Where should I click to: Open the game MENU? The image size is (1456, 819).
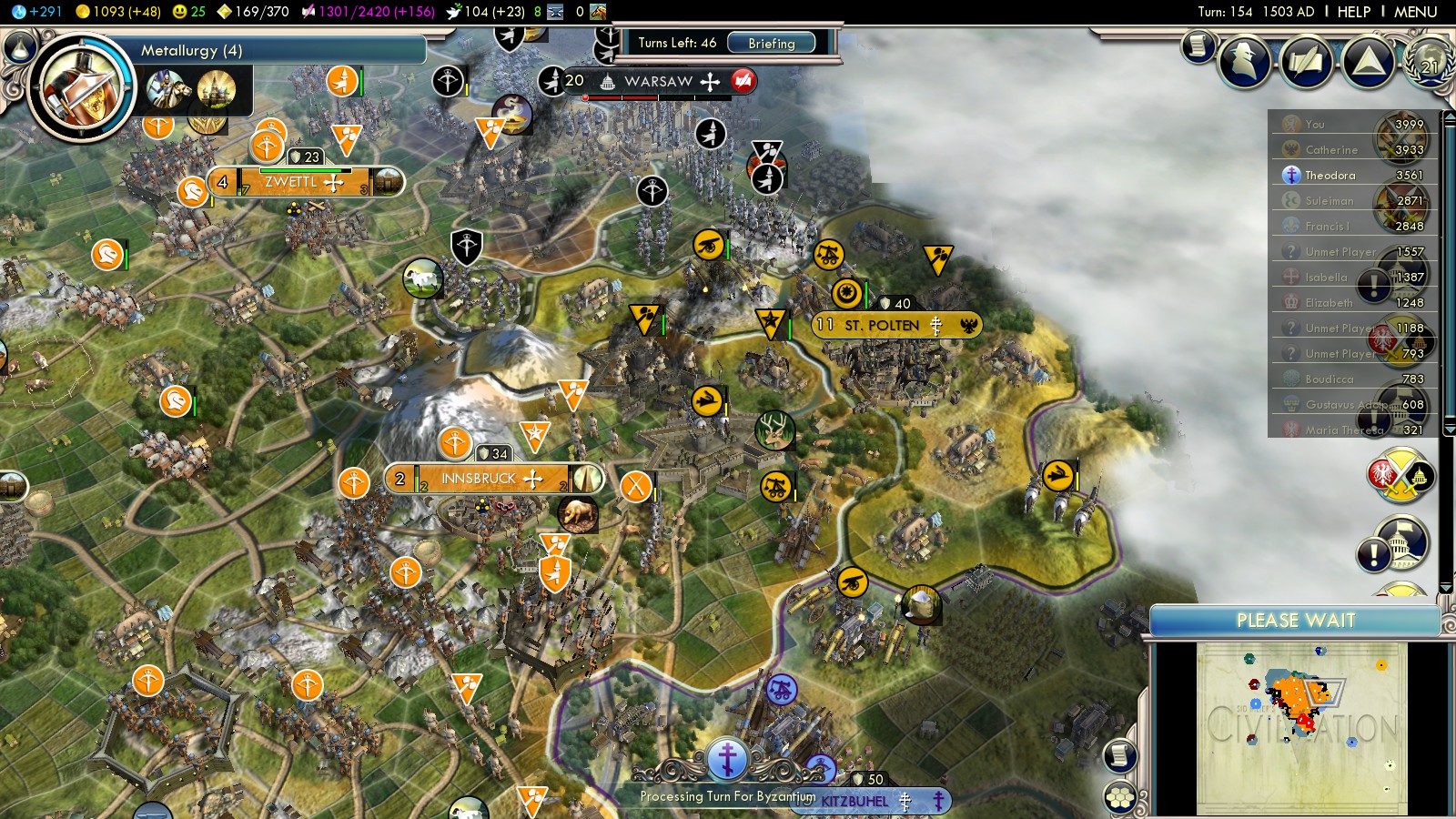(1415, 12)
